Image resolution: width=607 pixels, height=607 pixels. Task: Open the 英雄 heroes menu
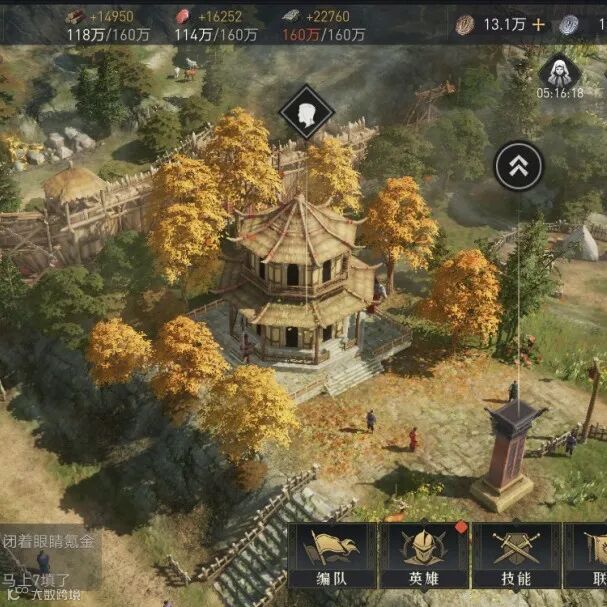pyautogui.click(x=423, y=555)
